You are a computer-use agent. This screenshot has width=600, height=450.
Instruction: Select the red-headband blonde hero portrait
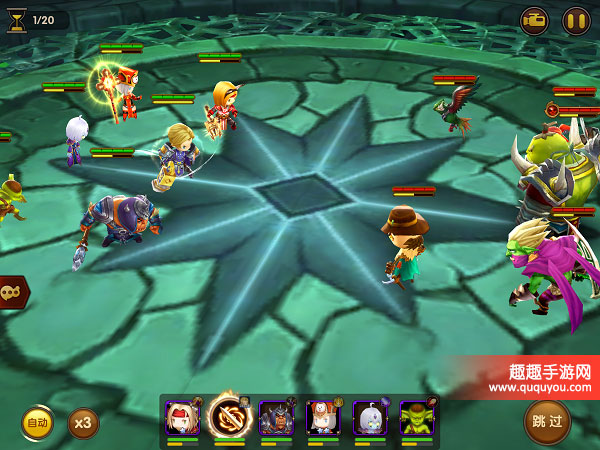click(x=182, y=418)
